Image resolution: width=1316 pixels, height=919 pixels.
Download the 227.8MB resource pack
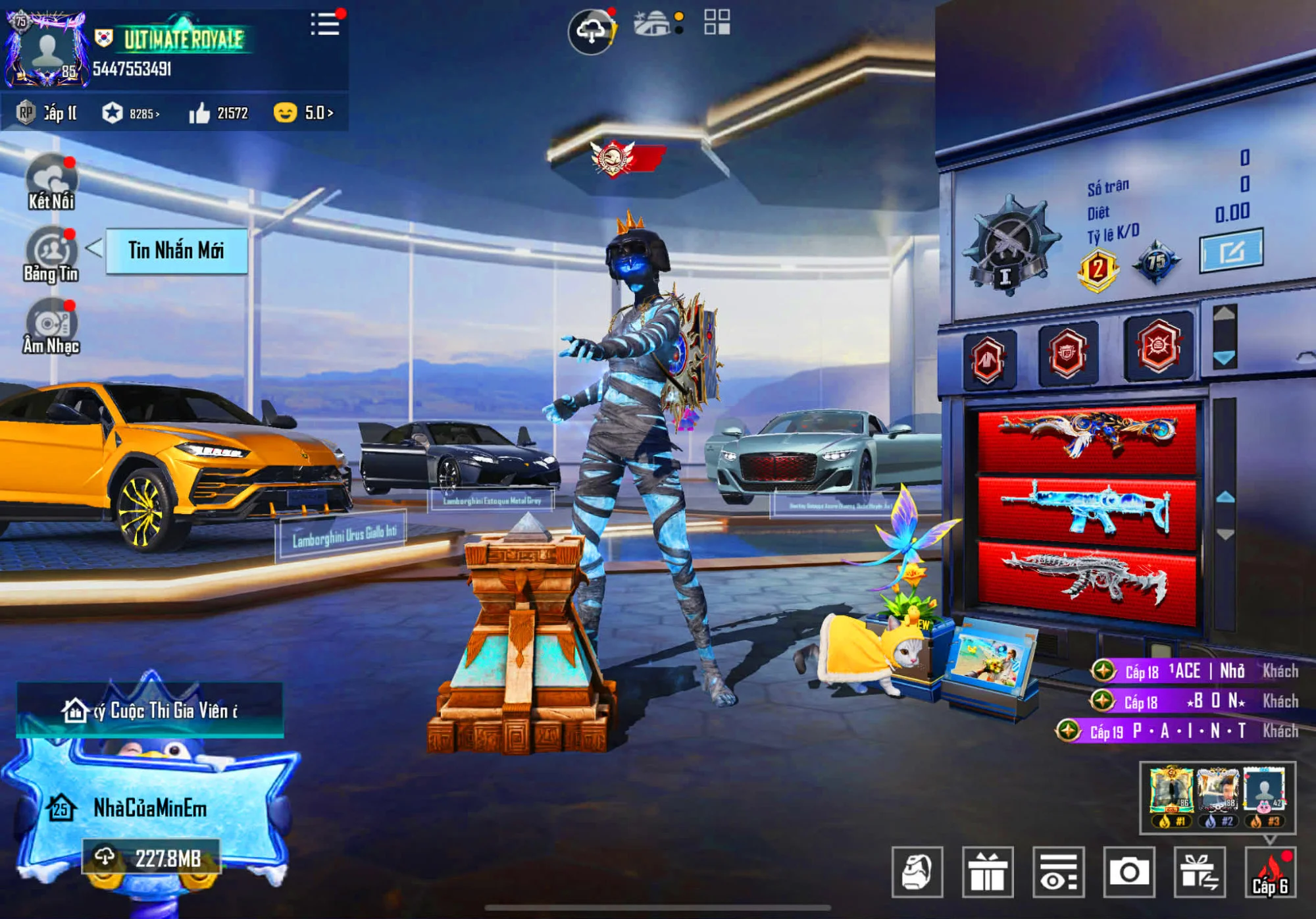point(151,858)
